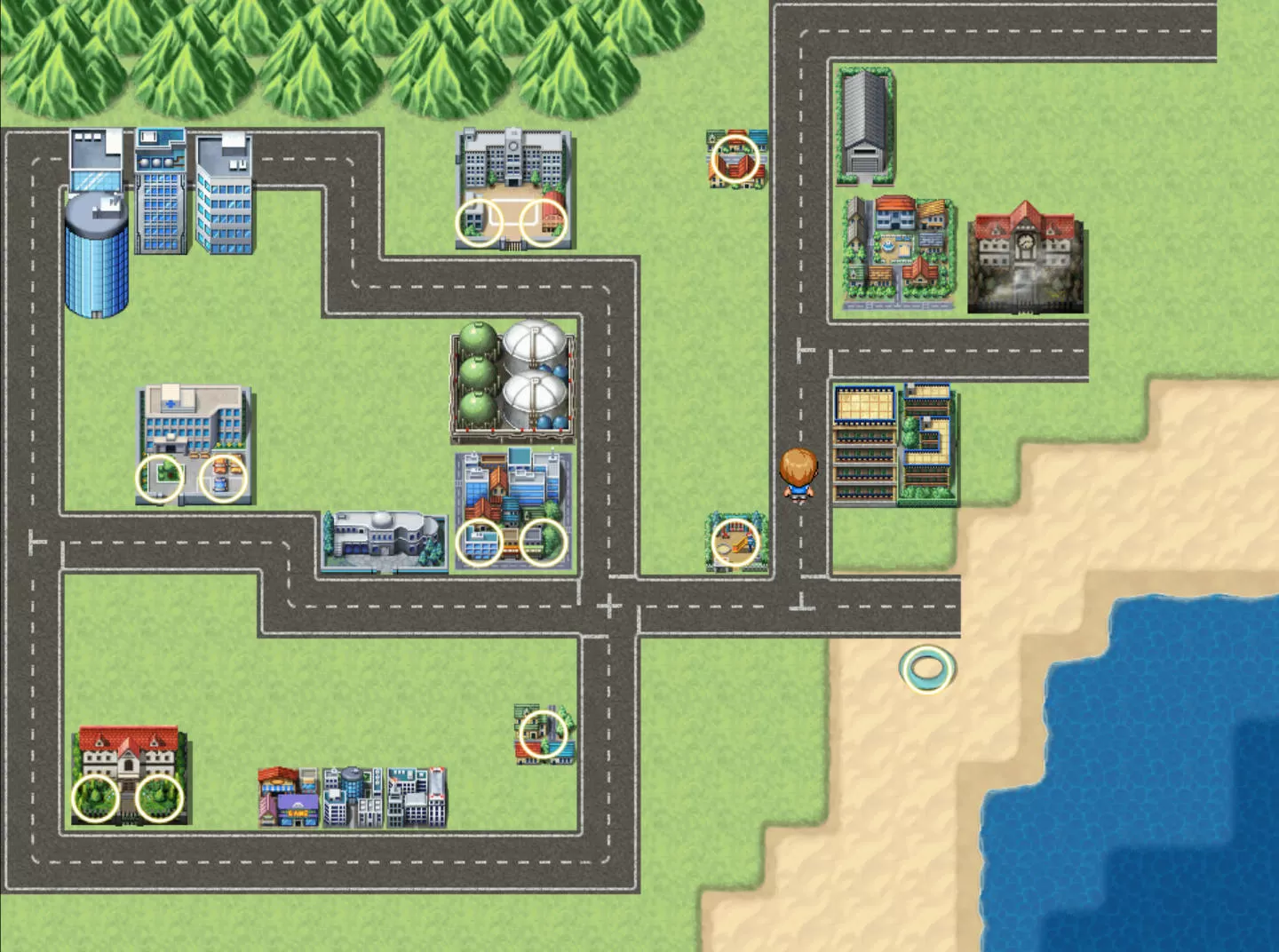The height and width of the screenshot is (952, 1279).
Task: Choose the downtown block's left circle marker
Action: pyautogui.click(x=479, y=542)
